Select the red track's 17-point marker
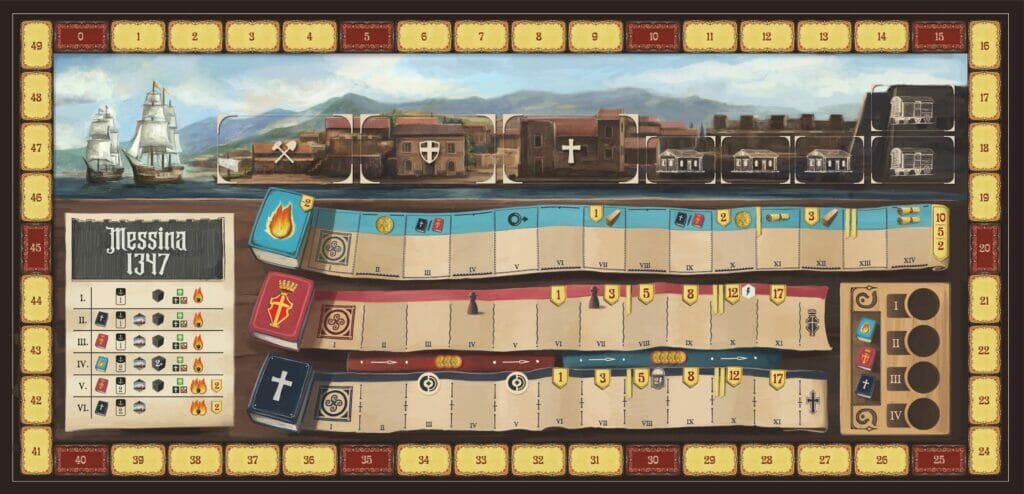Viewport: 1024px width, 494px height. [776, 295]
